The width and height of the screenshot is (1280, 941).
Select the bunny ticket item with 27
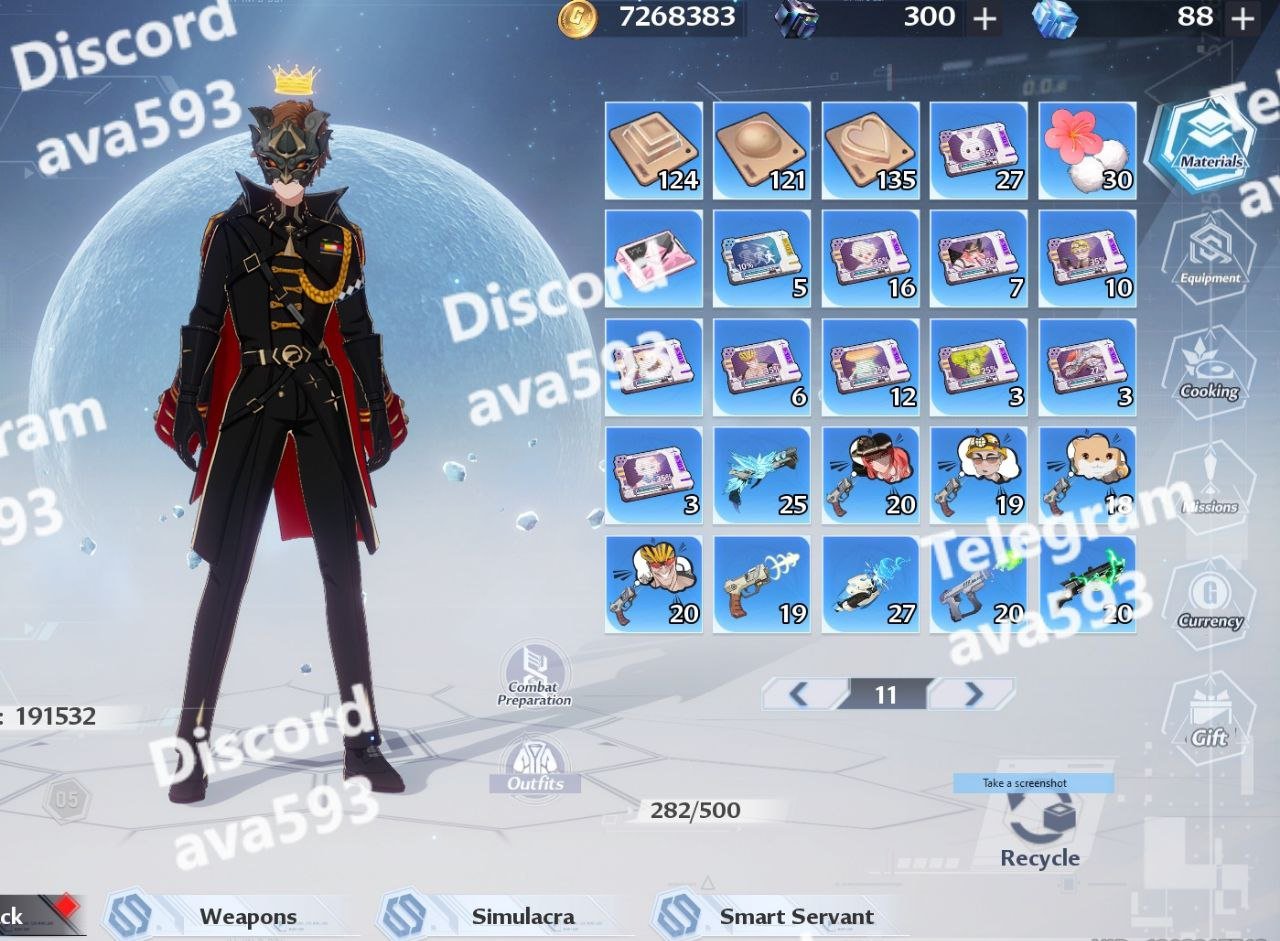point(978,150)
